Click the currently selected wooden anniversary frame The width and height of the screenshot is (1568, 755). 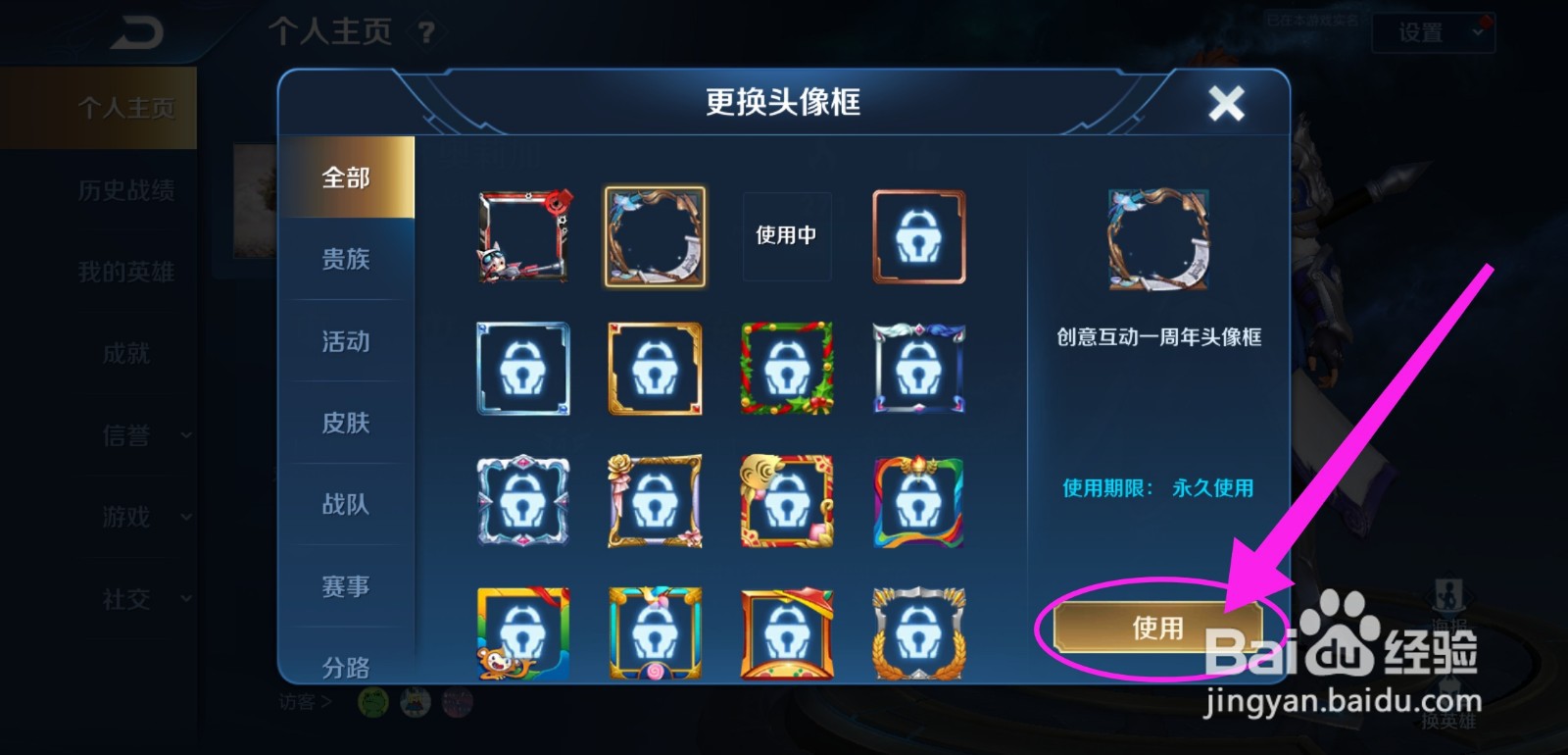655,235
